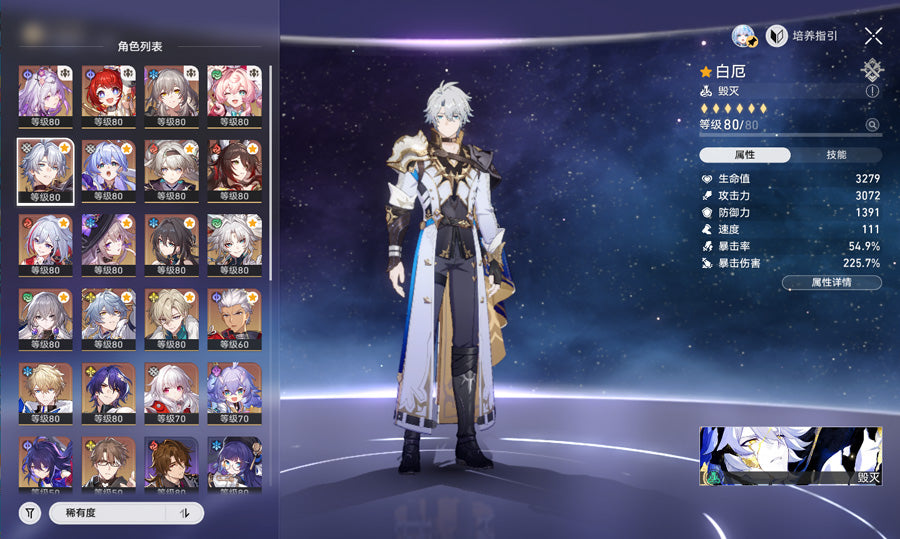This screenshot has width=900, height=539.
Task: Close the character screen with the X
Action: 873,36
